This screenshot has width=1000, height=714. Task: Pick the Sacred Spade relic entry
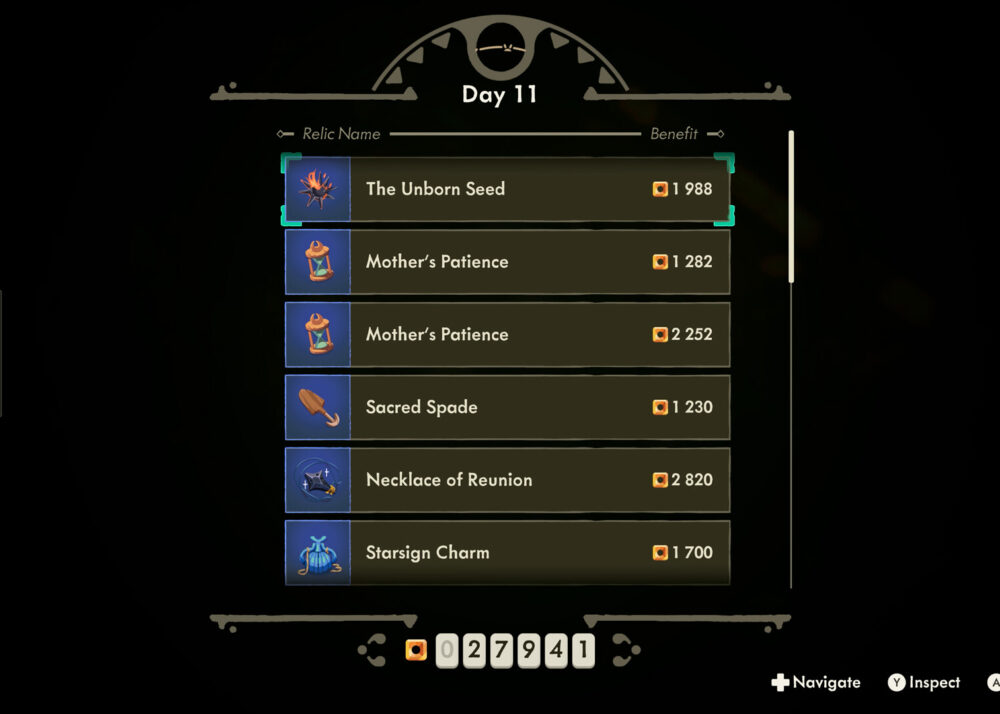(x=507, y=408)
